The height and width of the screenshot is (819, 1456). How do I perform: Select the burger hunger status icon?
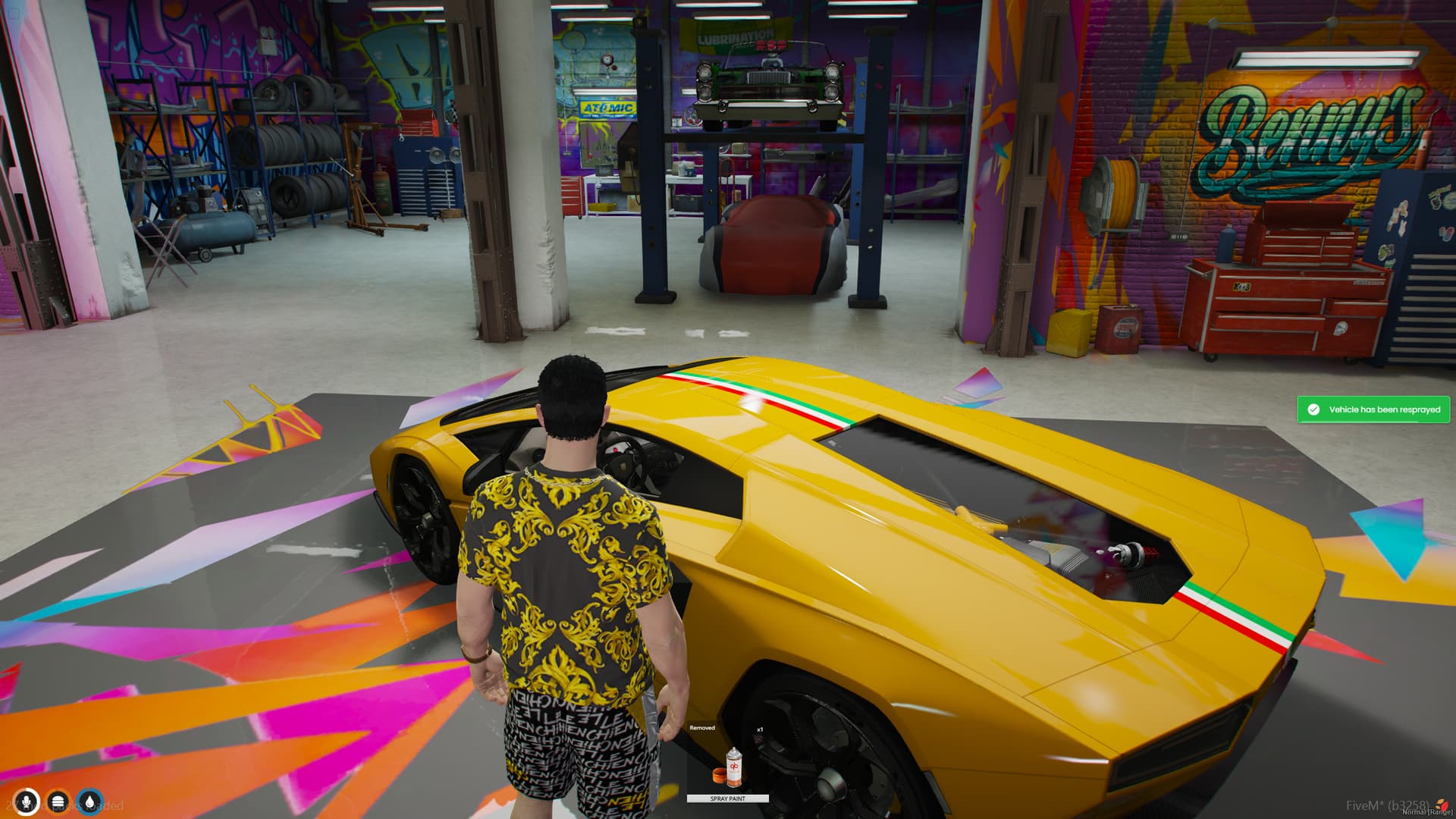click(x=57, y=800)
